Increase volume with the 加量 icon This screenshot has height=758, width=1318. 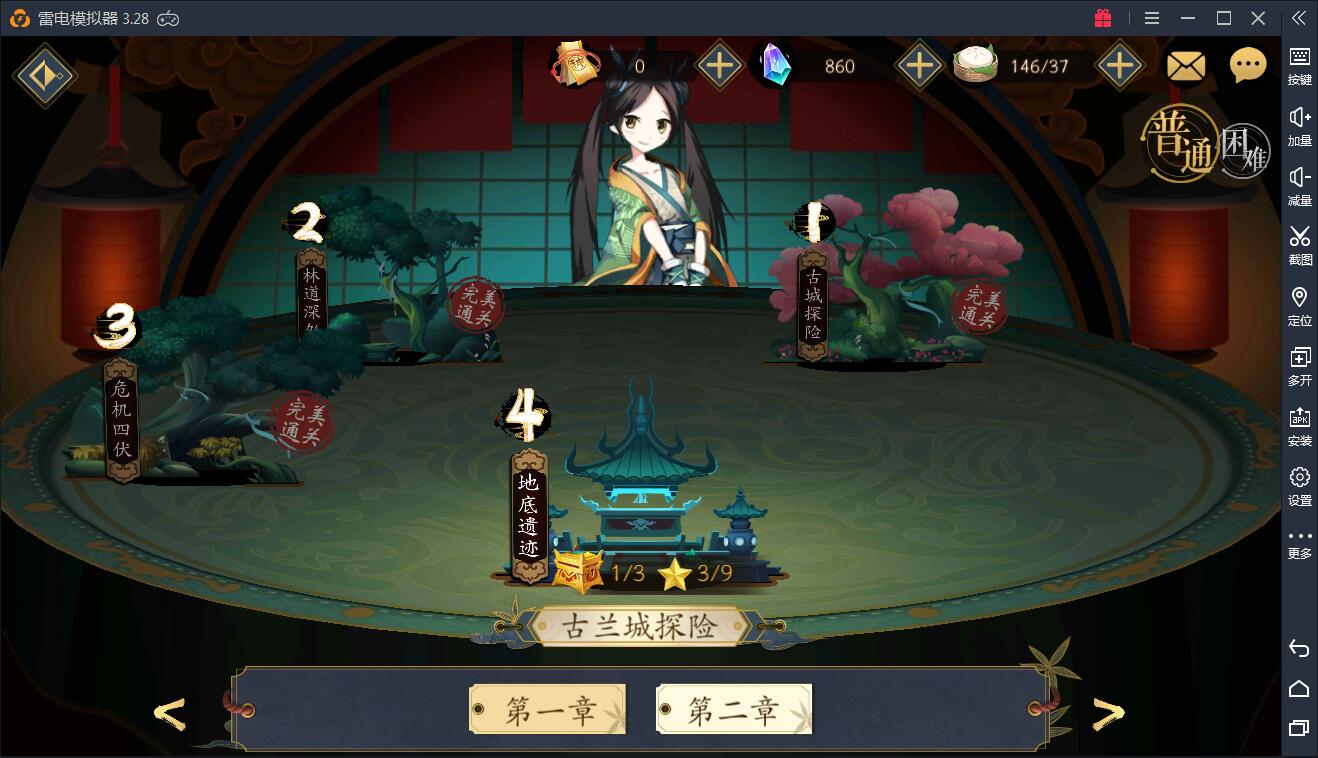1299,123
